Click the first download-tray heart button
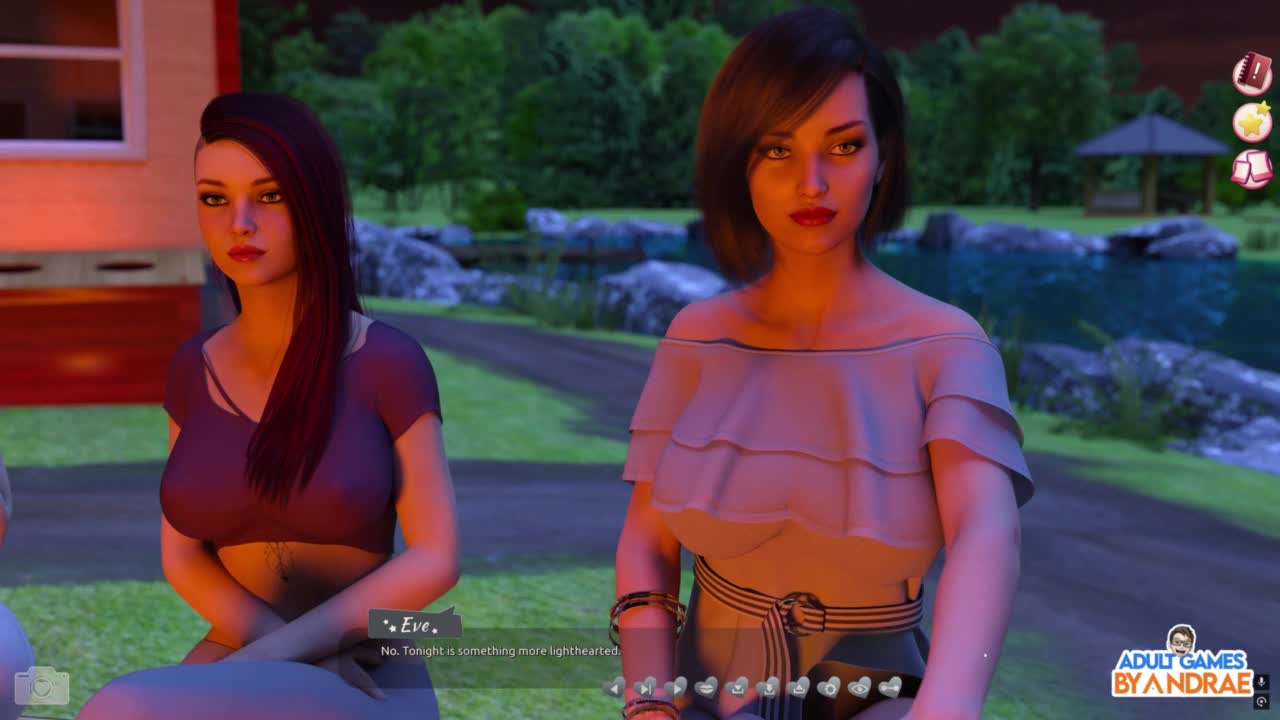Screen dimensions: 1280x720 tap(737, 687)
